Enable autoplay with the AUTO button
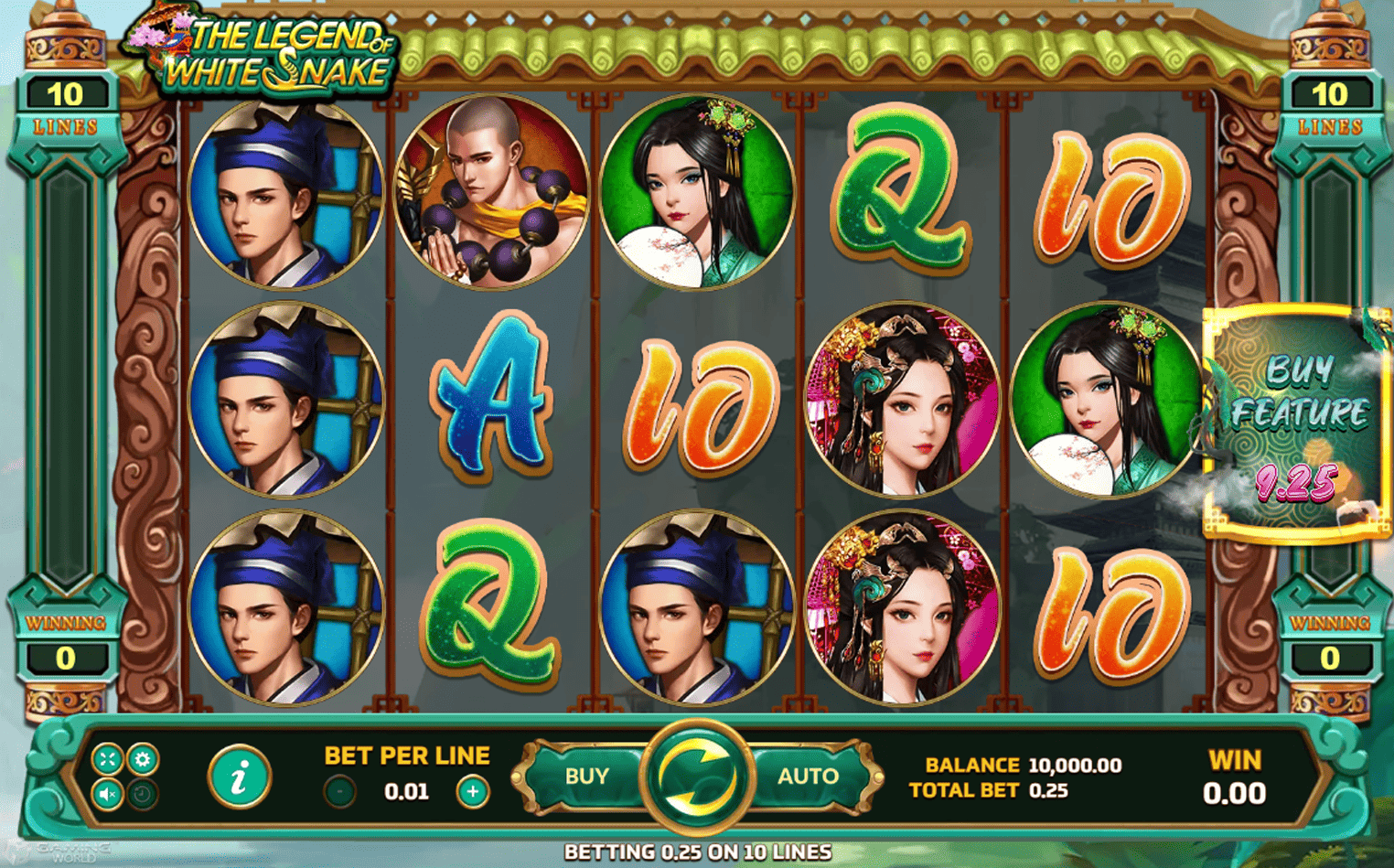 pos(807,776)
